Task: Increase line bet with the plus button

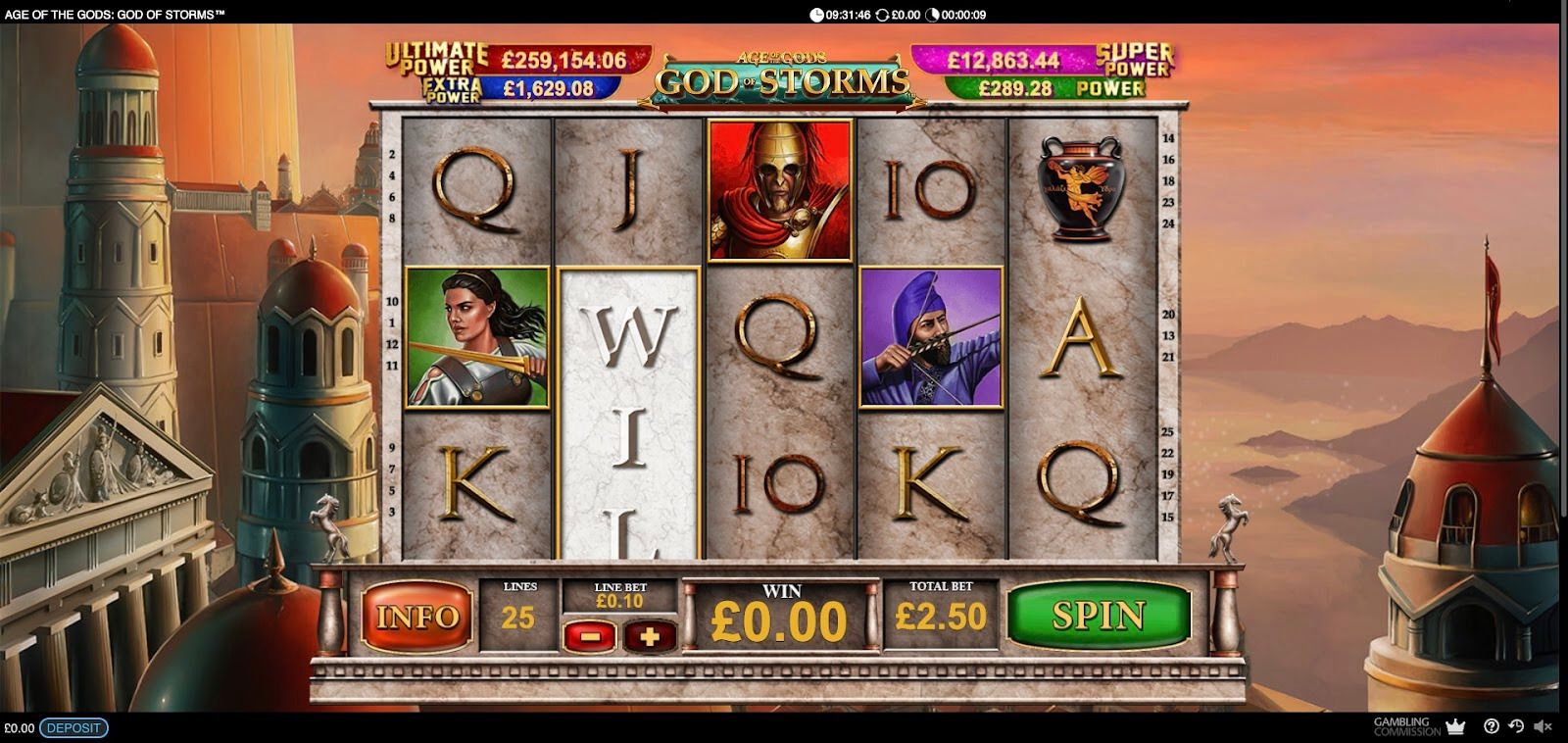Action: click(x=649, y=637)
